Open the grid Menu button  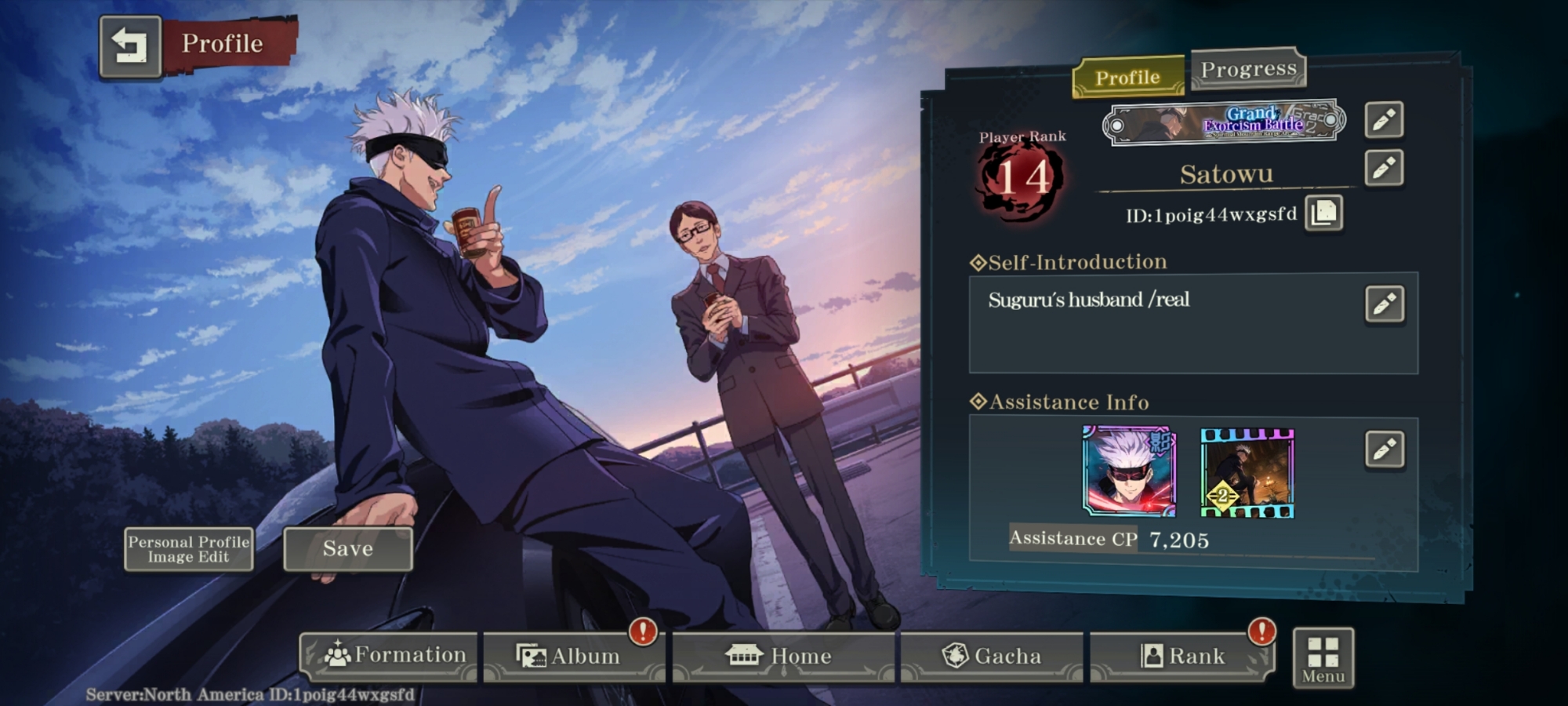[x=1323, y=658]
